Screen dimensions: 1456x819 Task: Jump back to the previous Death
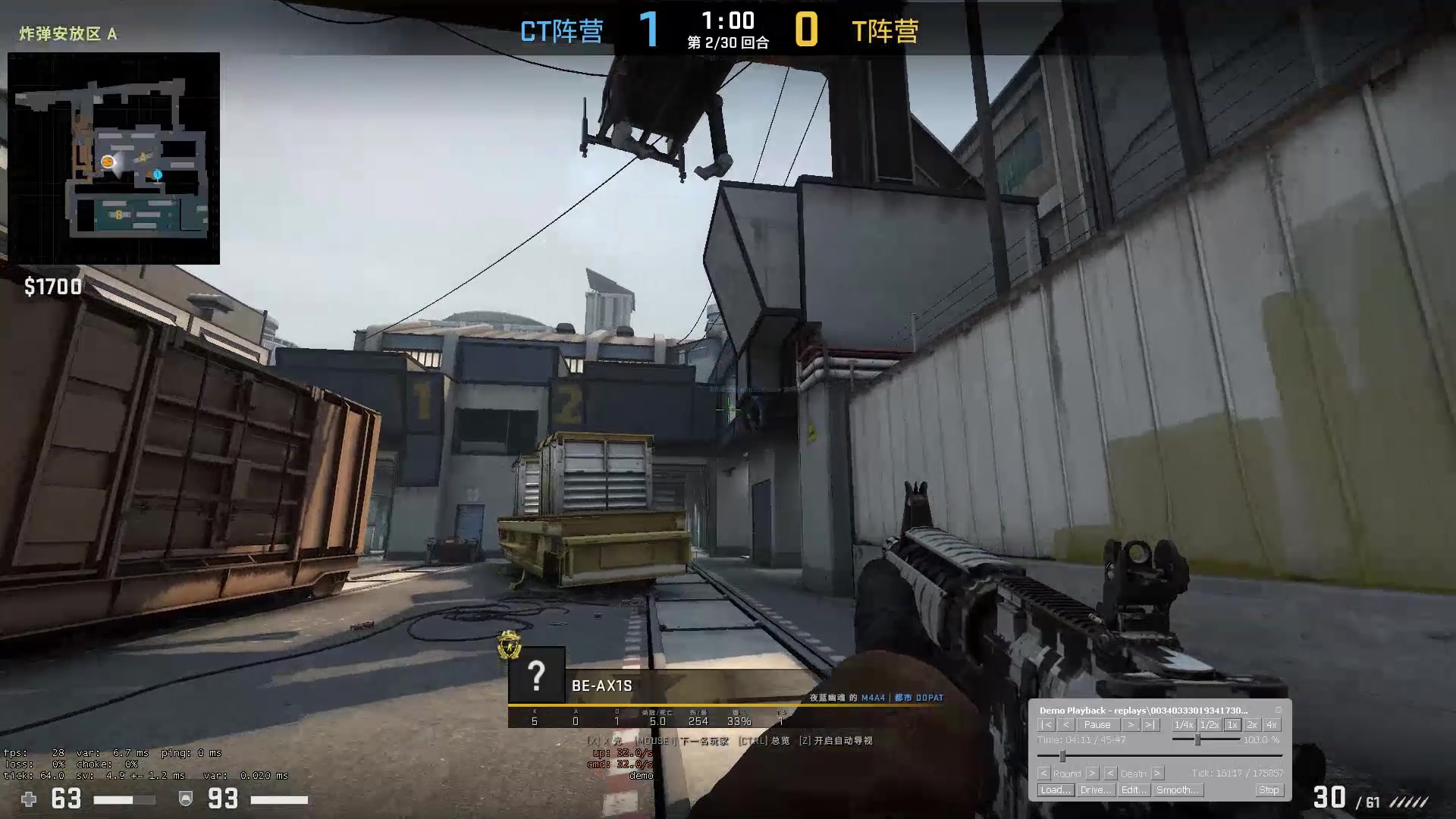pyautogui.click(x=1110, y=773)
